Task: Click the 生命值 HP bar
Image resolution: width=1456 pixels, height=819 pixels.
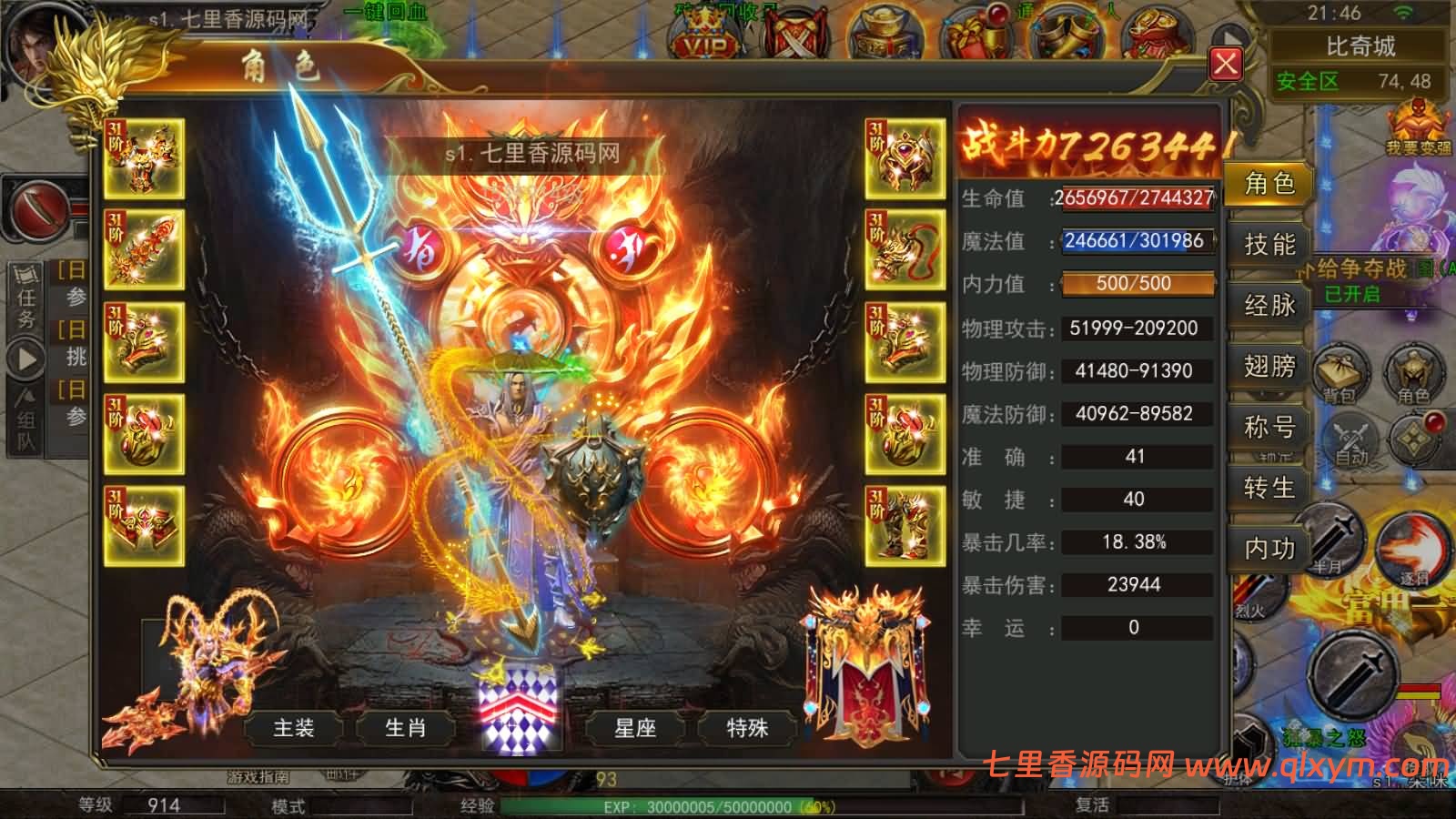Action: pos(1133,199)
